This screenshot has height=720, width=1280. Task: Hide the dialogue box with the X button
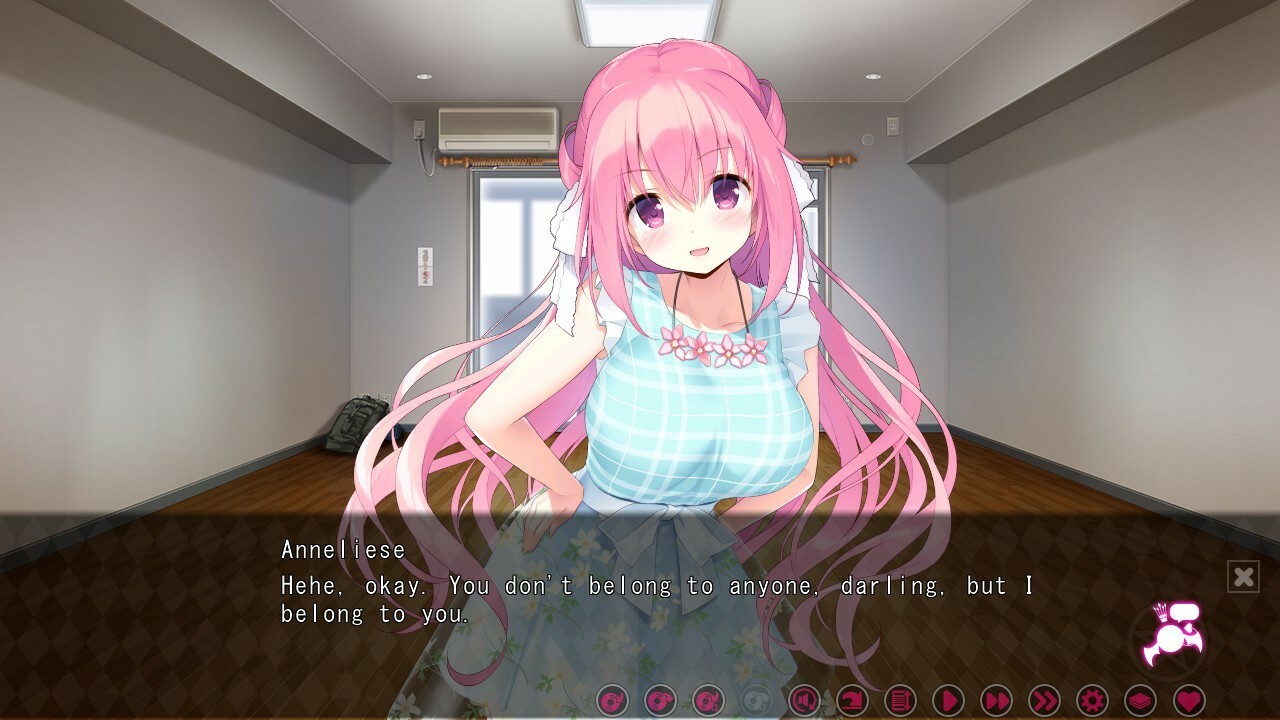pyautogui.click(x=1243, y=575)
